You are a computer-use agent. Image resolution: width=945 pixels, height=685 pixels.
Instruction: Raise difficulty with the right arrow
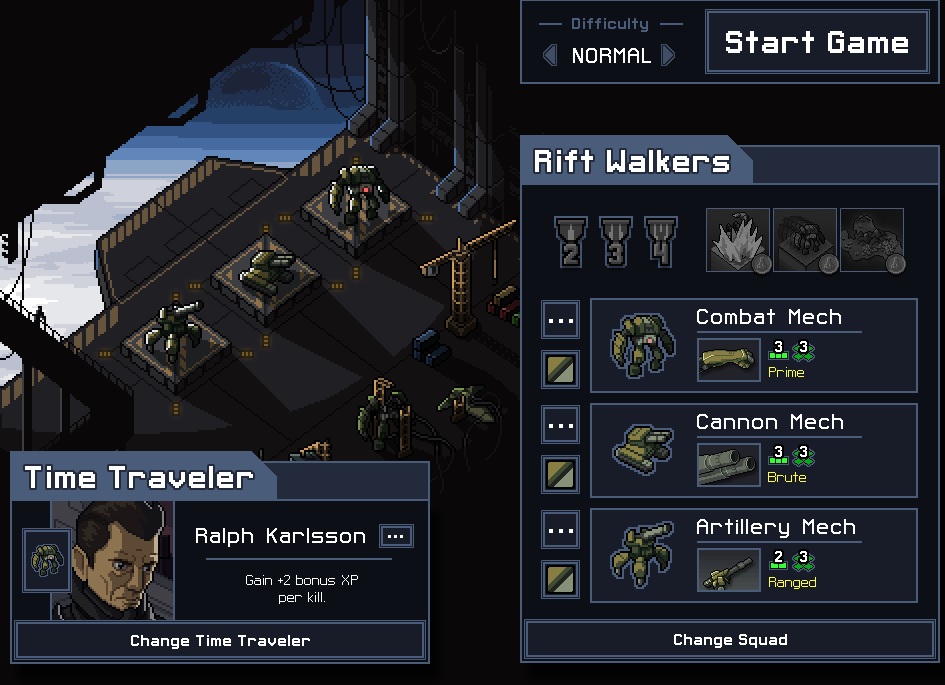669,55
